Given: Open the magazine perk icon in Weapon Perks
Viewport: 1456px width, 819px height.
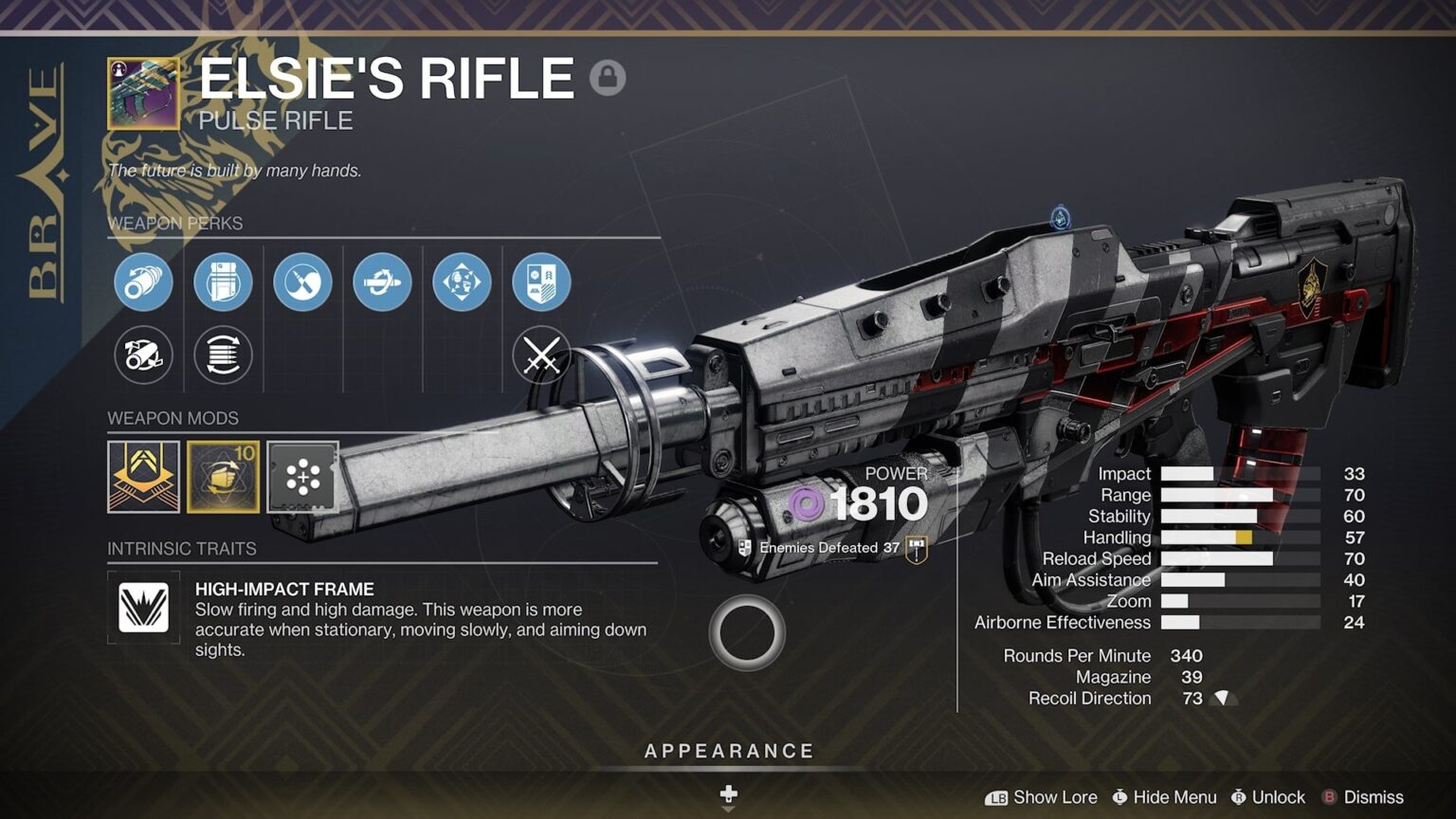Looking at the screenshot, I should pyautogui.click(x=222, y=282).
